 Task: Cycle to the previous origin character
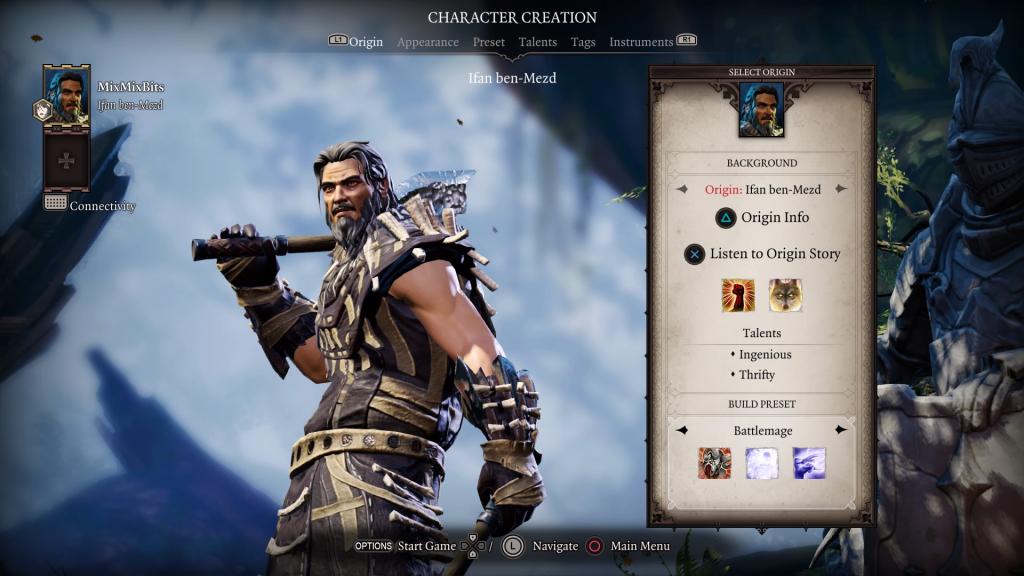pyautogui.click(x=683, y=189)
